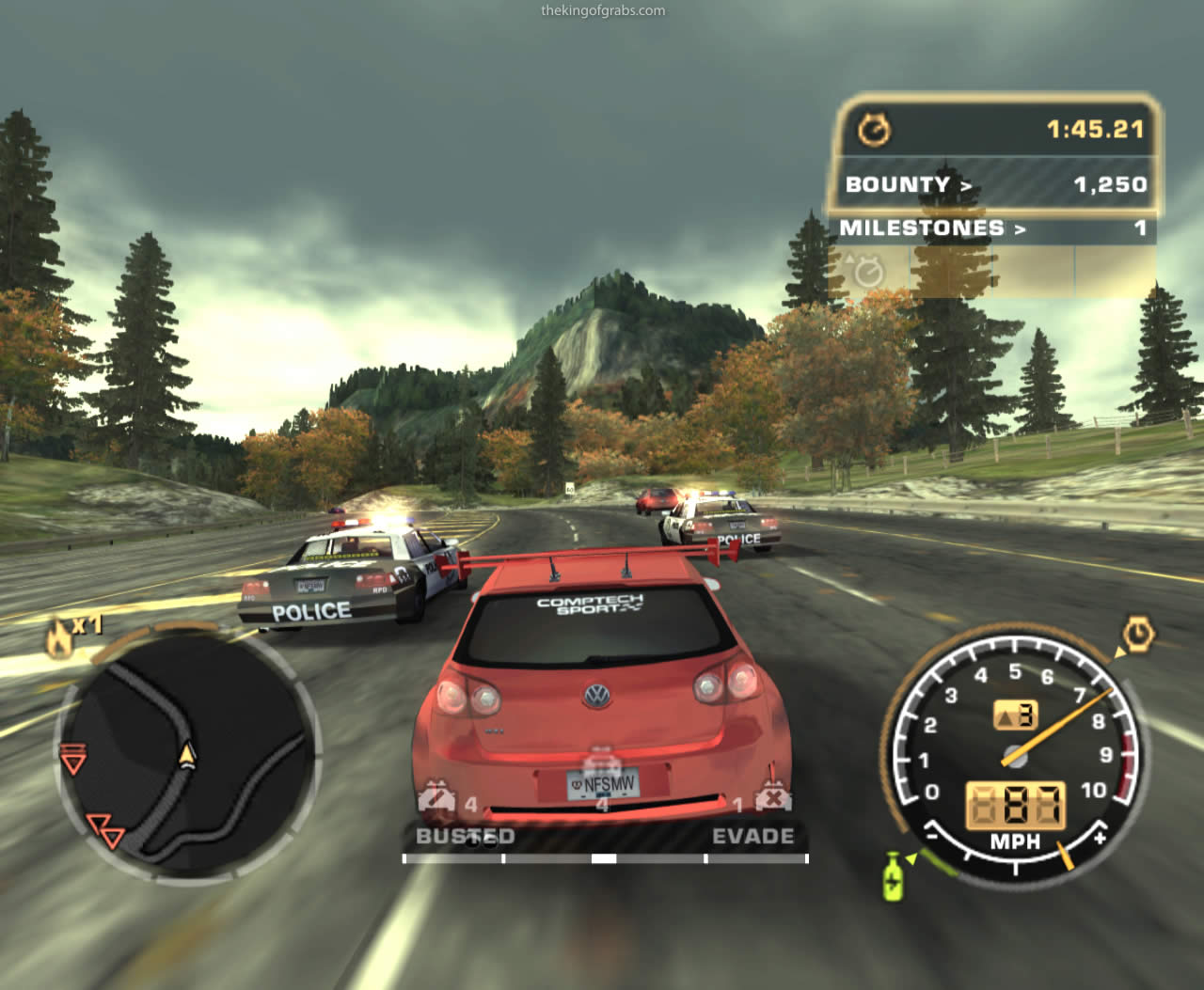Open the Bounty row

(x=994, y=184)
